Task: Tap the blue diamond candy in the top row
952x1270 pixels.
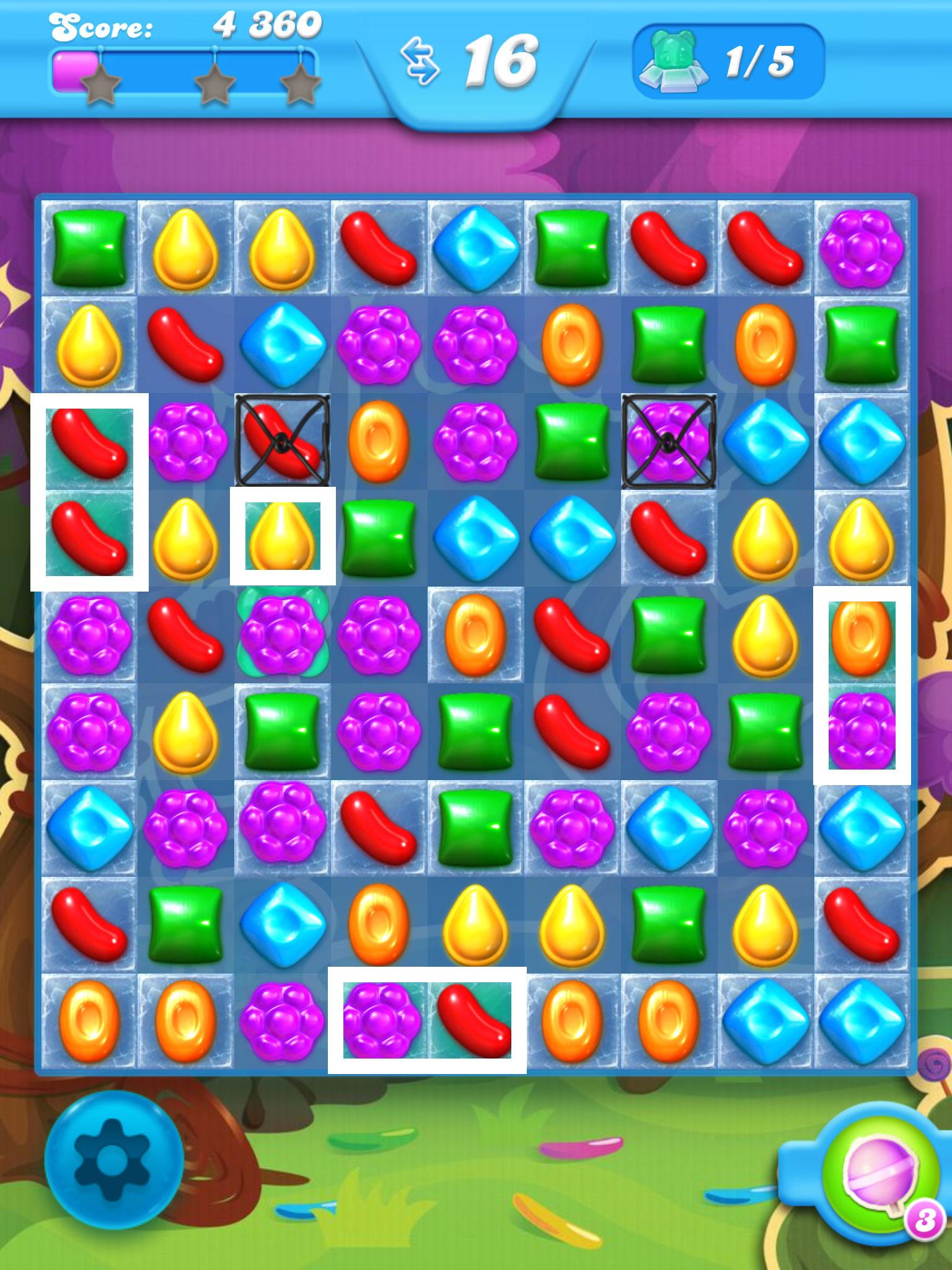Action: coord(474,248)
